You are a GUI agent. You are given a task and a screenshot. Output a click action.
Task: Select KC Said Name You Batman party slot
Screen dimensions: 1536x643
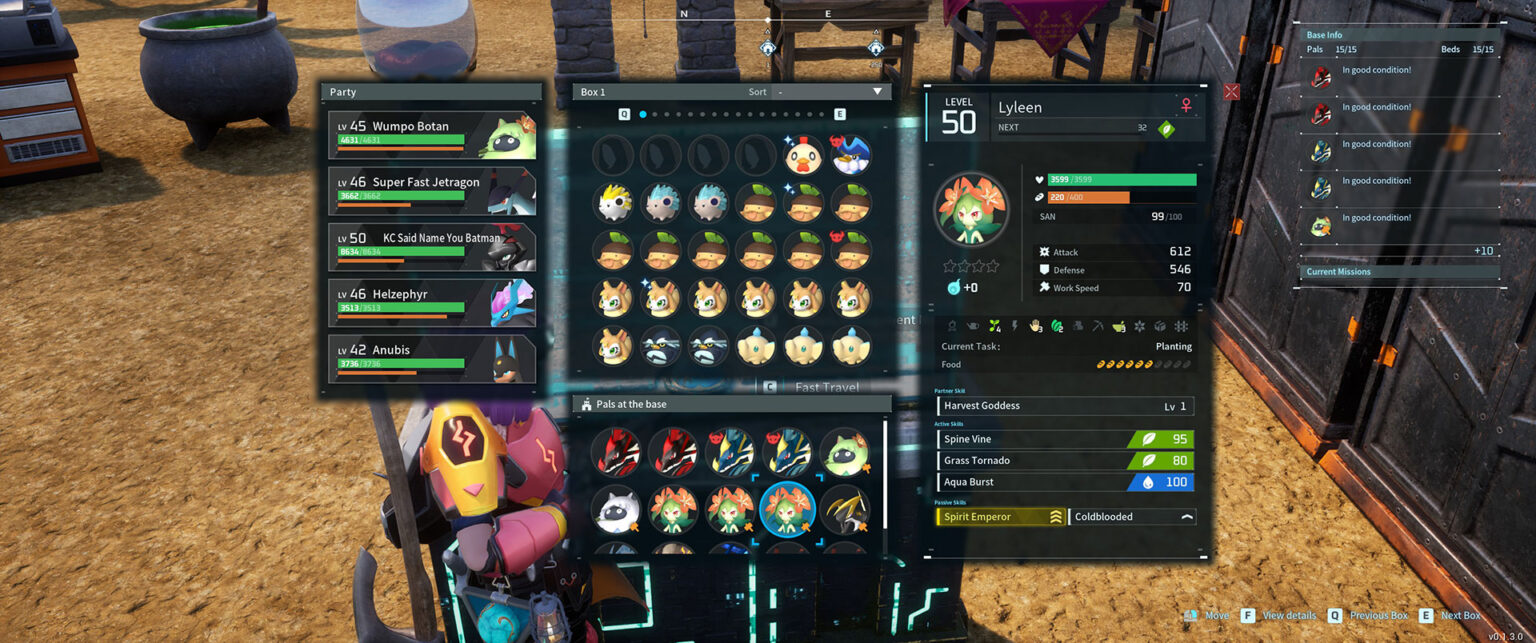pos(431,247)
